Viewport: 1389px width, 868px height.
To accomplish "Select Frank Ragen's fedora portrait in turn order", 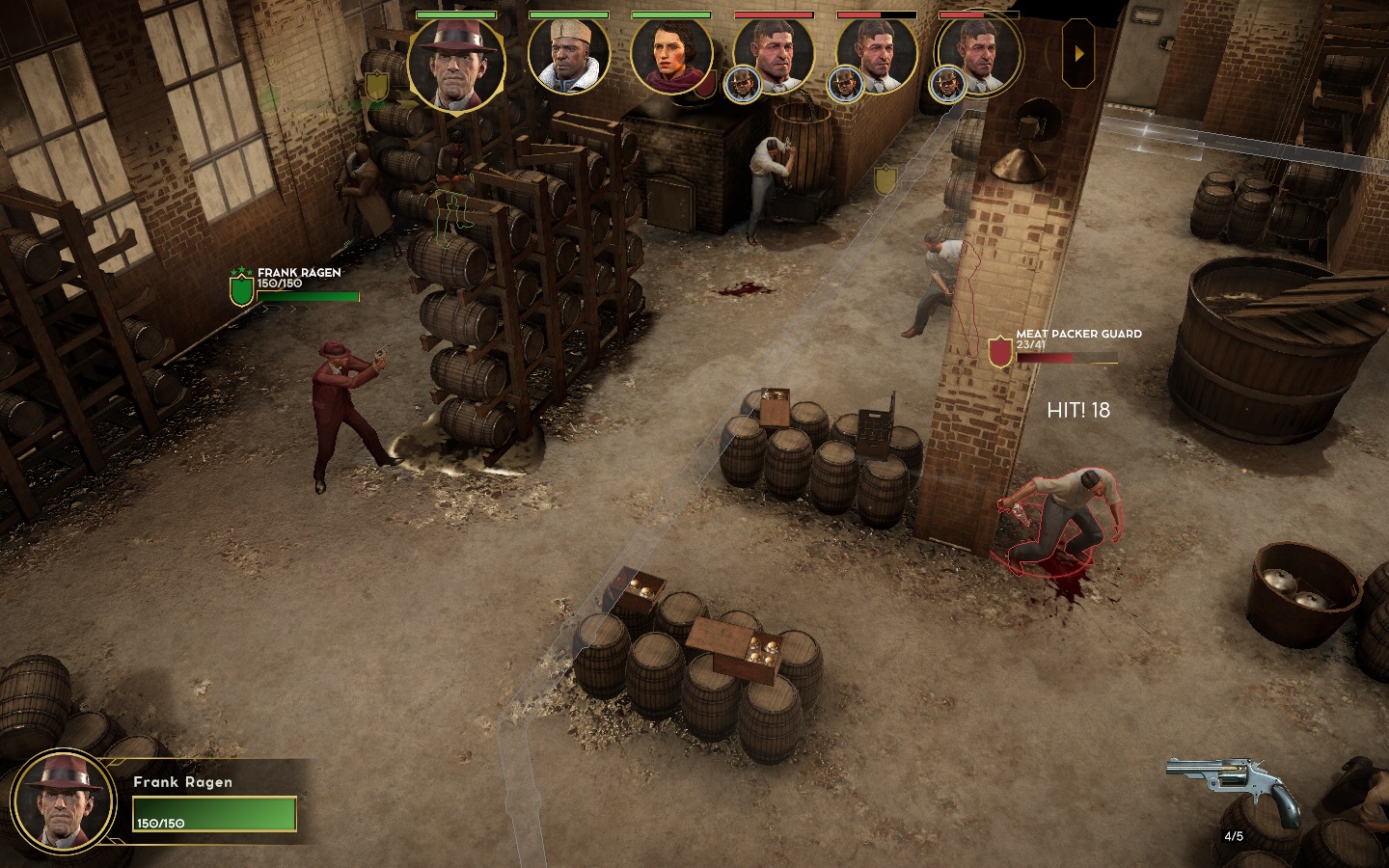I will coord(456,62).
